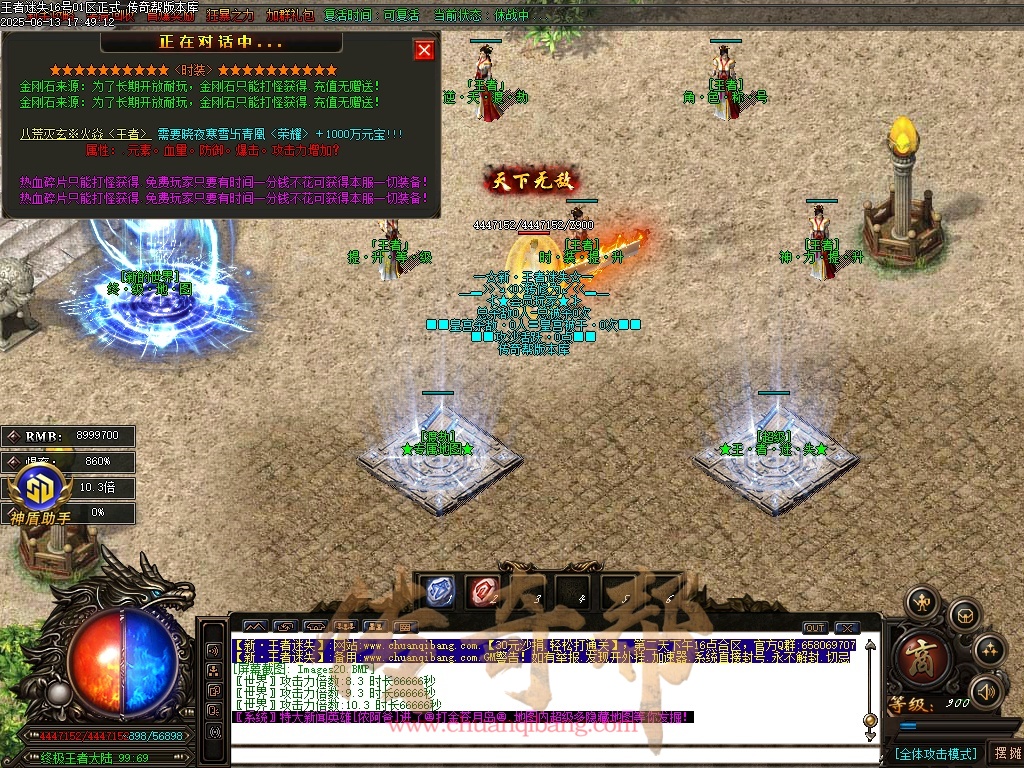This screenshot has width=1024, height=768.
Task: Toggle the speaker sound round button
Action: (987, 690)
